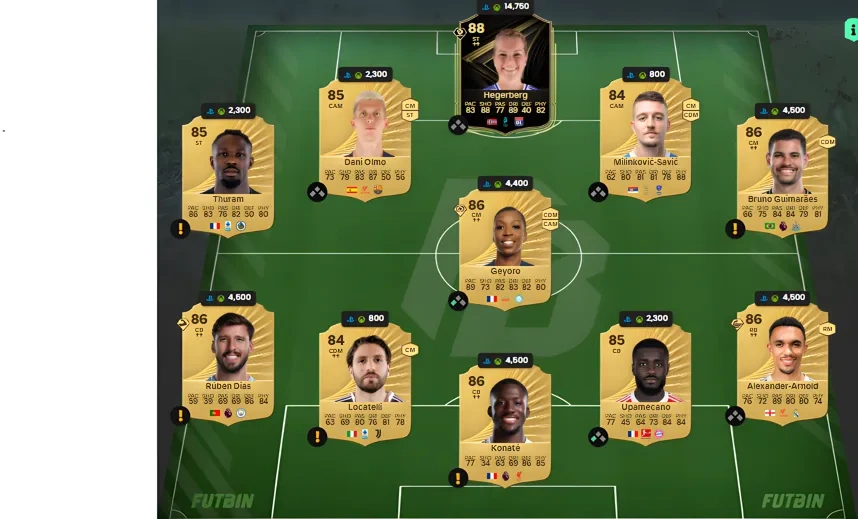The image size is (858, 519).
Task: Click the chemistry icon beside Upamecano
Action: pyautogui.click(x=598, y=437)
